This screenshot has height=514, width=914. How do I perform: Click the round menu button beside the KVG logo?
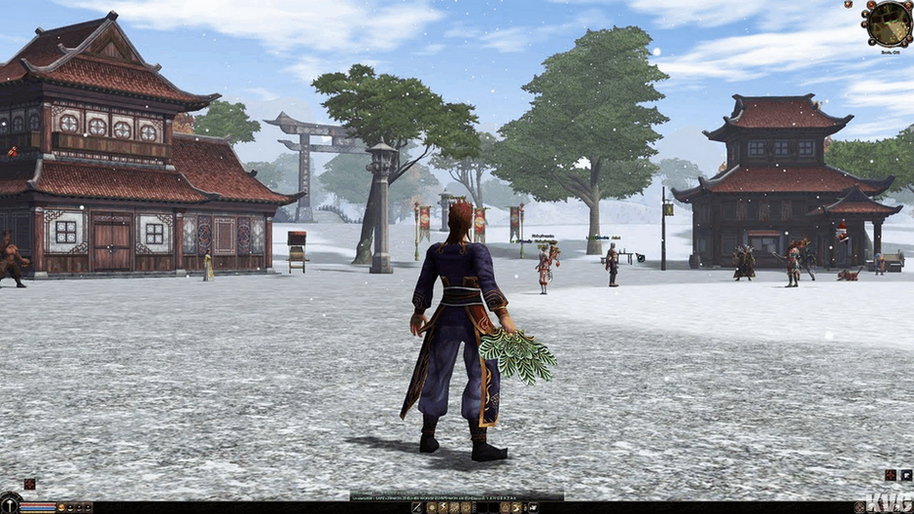click(x=860, y=507)
